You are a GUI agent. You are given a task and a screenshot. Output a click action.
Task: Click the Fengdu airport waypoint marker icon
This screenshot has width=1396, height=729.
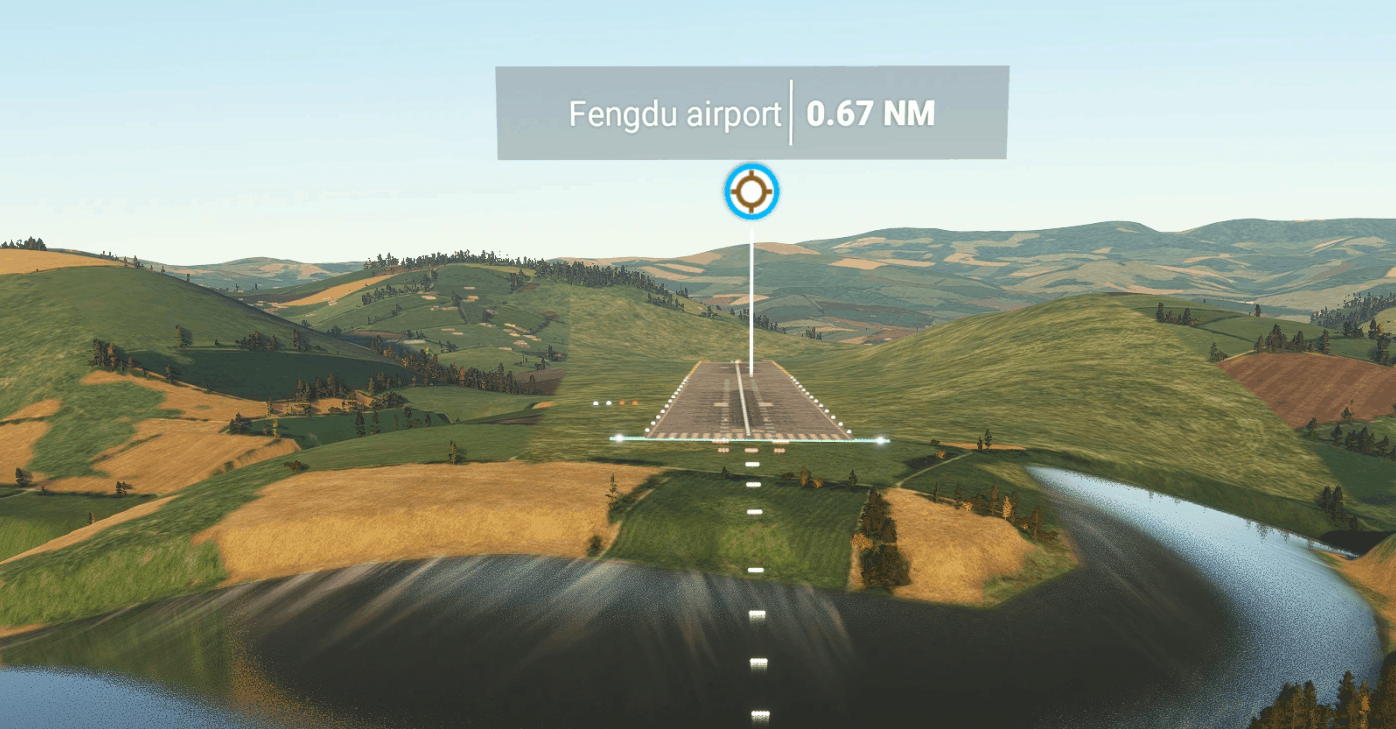[752, 192]
